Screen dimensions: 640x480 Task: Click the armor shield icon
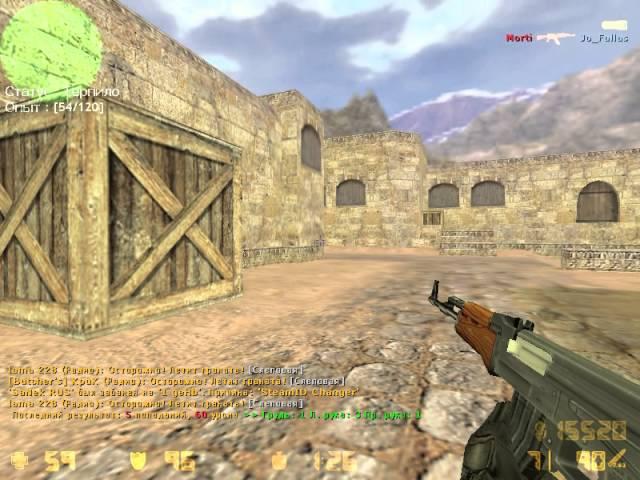click(139, 460)
